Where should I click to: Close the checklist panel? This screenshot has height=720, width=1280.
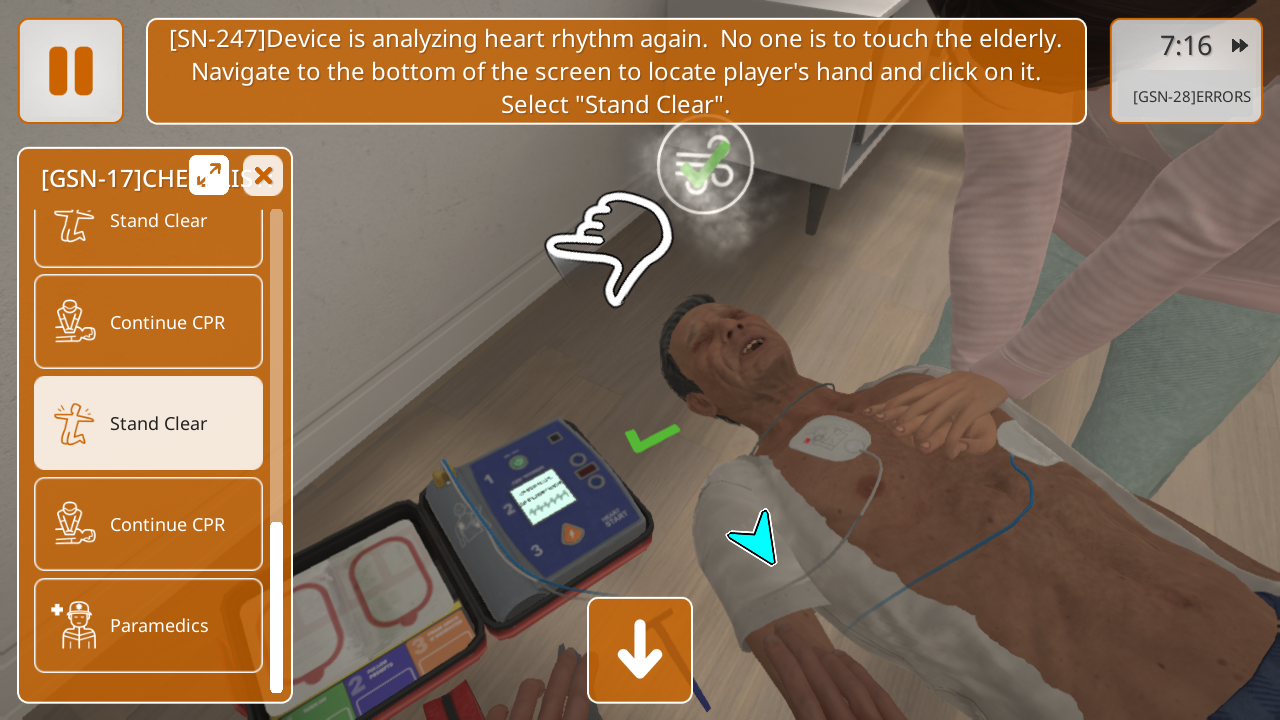263,176
